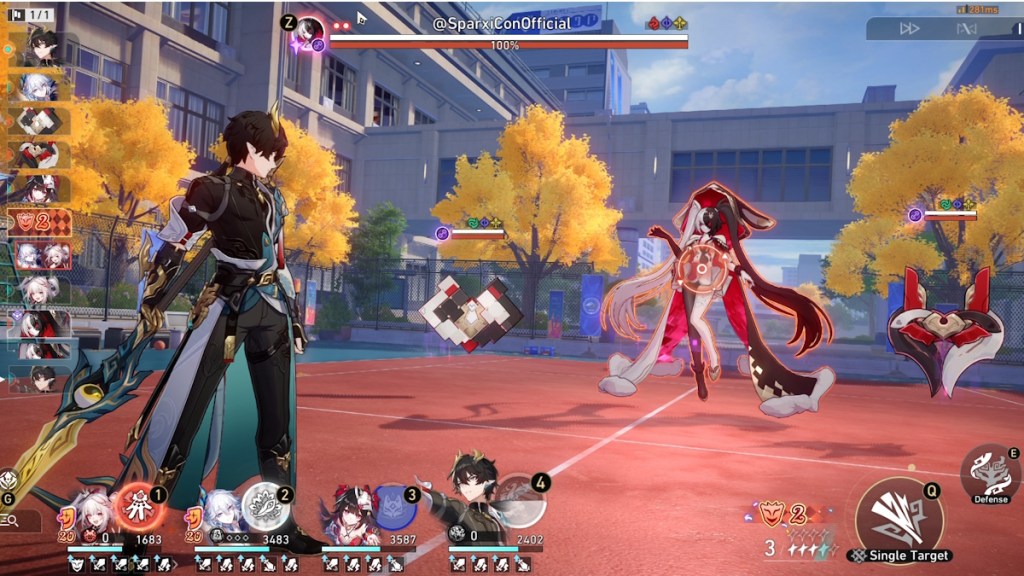The width and height of the screenshot is (1024, 576).
Task: Open the battle details magnifier button
Action: coord(11,520)
